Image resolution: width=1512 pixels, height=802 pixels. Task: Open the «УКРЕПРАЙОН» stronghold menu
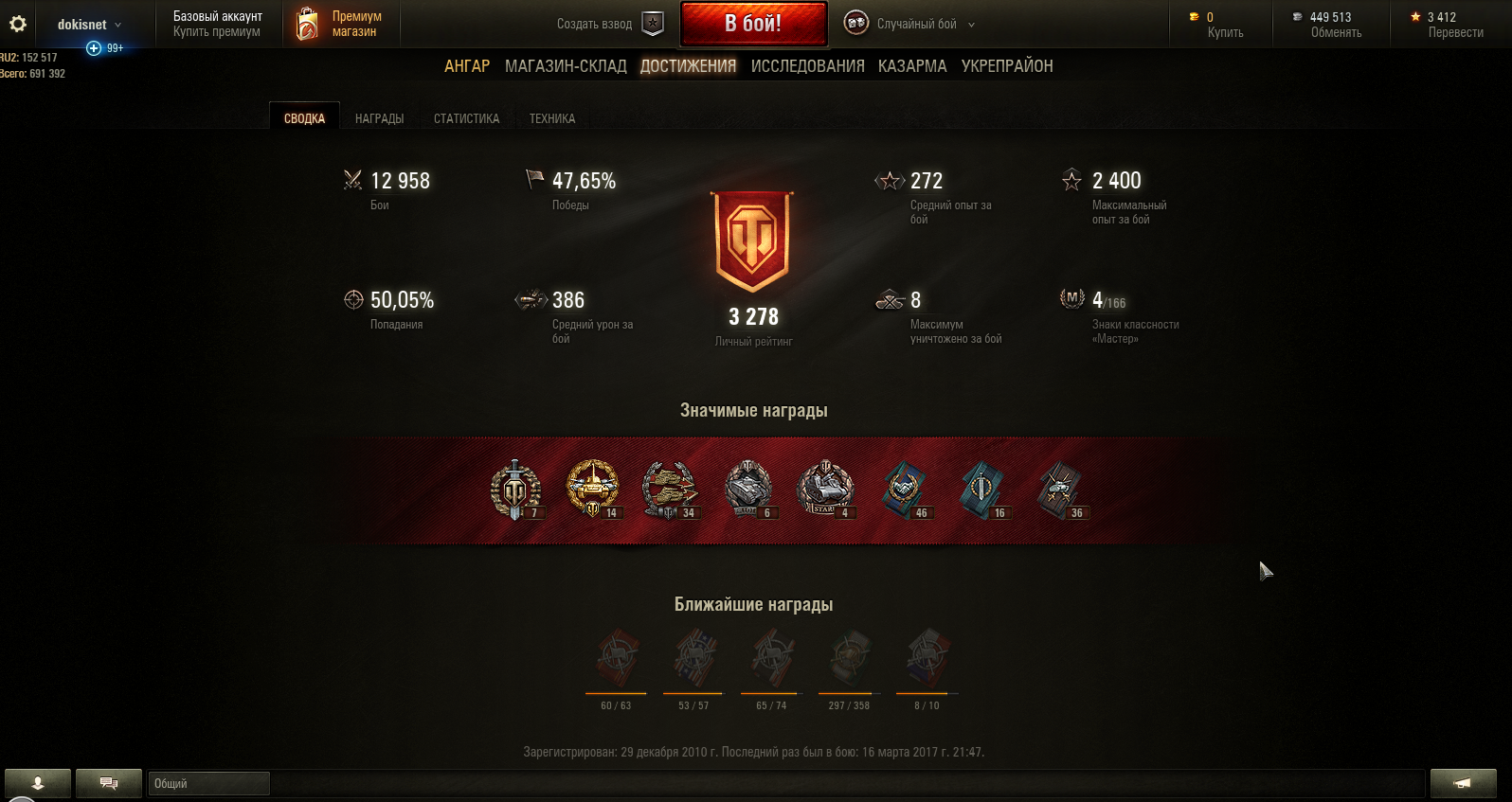coord(1007,66)
